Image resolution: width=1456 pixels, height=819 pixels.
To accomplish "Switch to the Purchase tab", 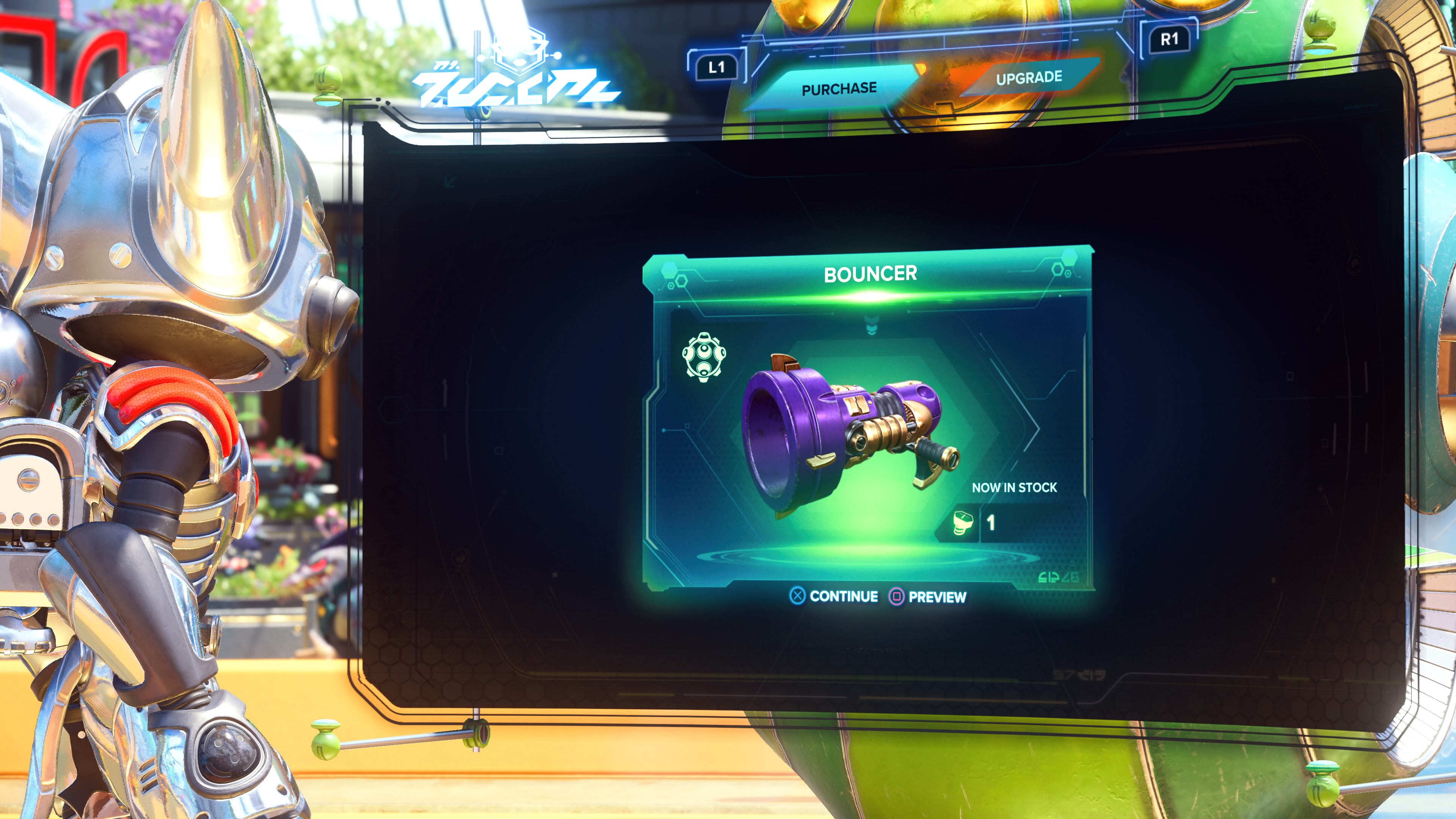I will (x=839, y=88).
